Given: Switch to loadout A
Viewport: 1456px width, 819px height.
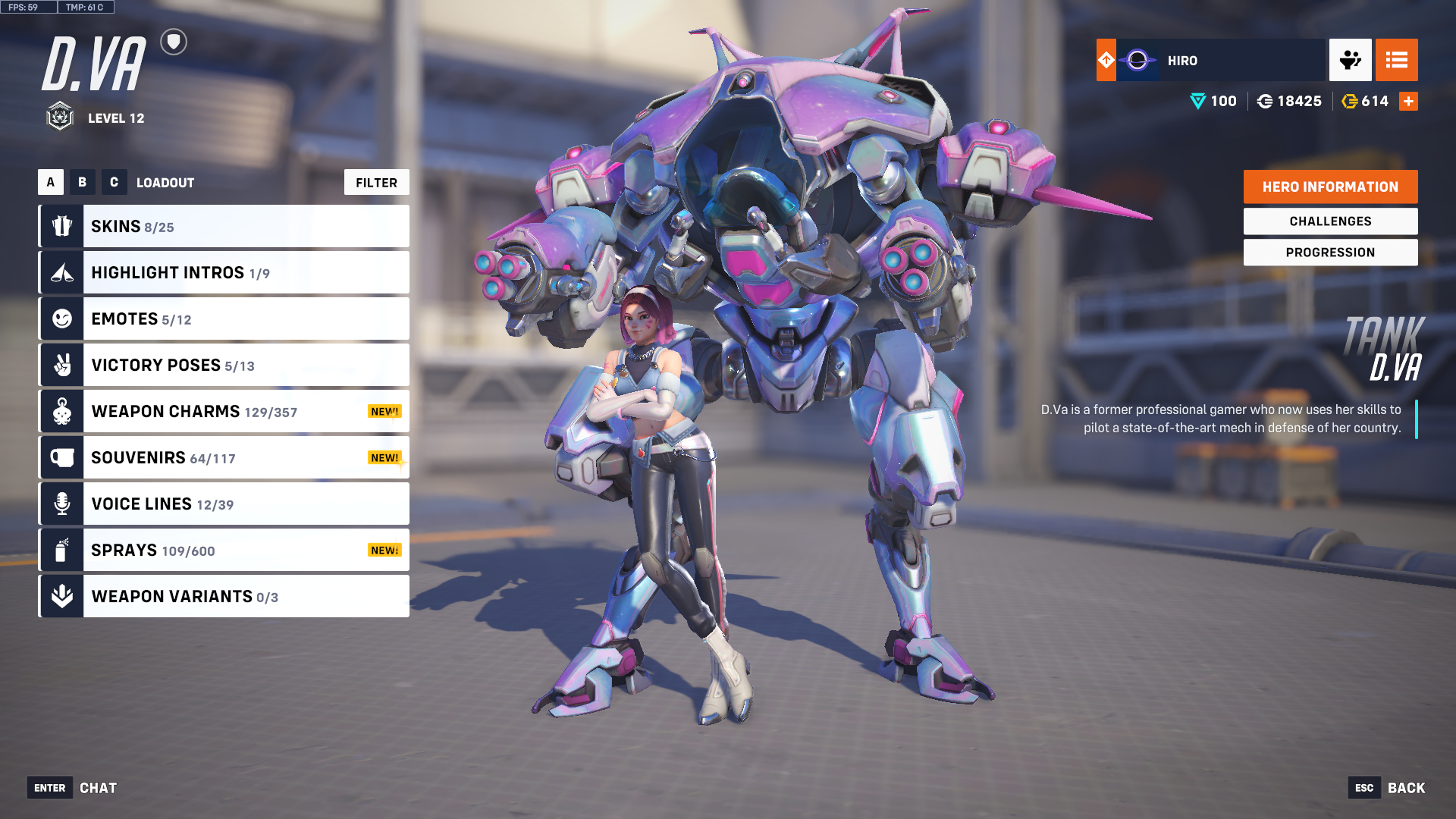Looking at the screenshot, I should [51, 183].
